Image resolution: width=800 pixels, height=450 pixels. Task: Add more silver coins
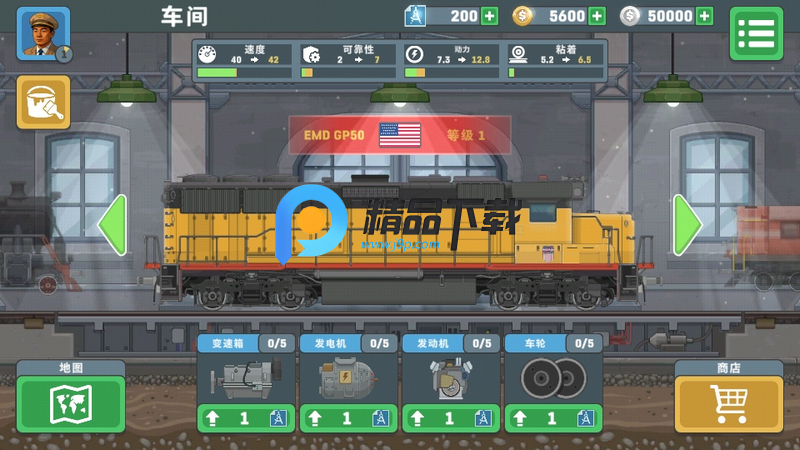click(705, 16)
